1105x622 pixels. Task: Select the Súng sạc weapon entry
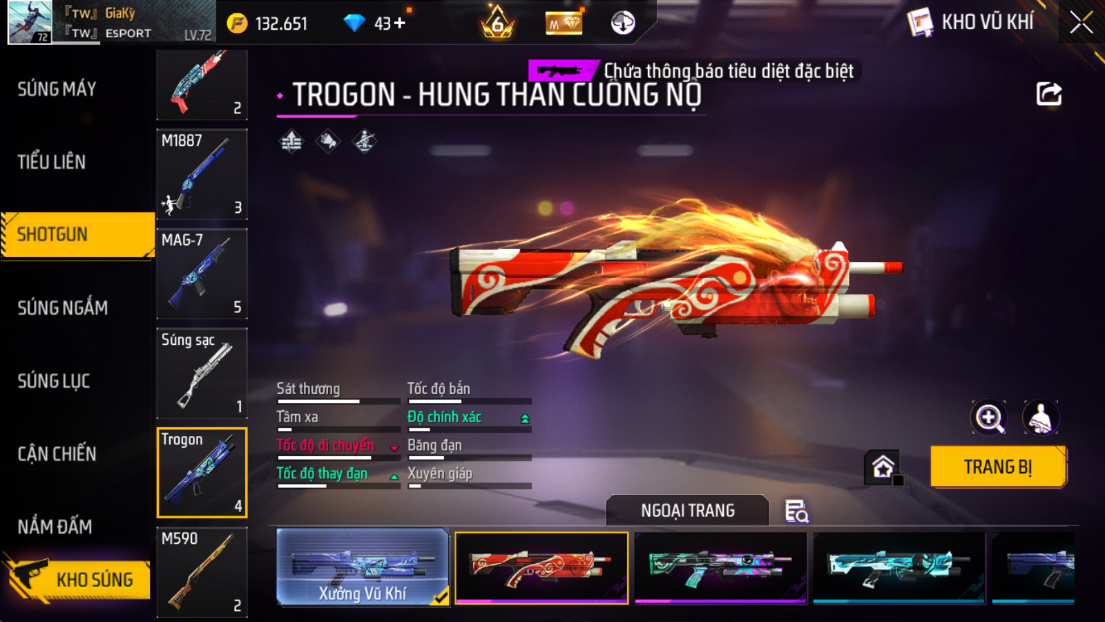202,373
